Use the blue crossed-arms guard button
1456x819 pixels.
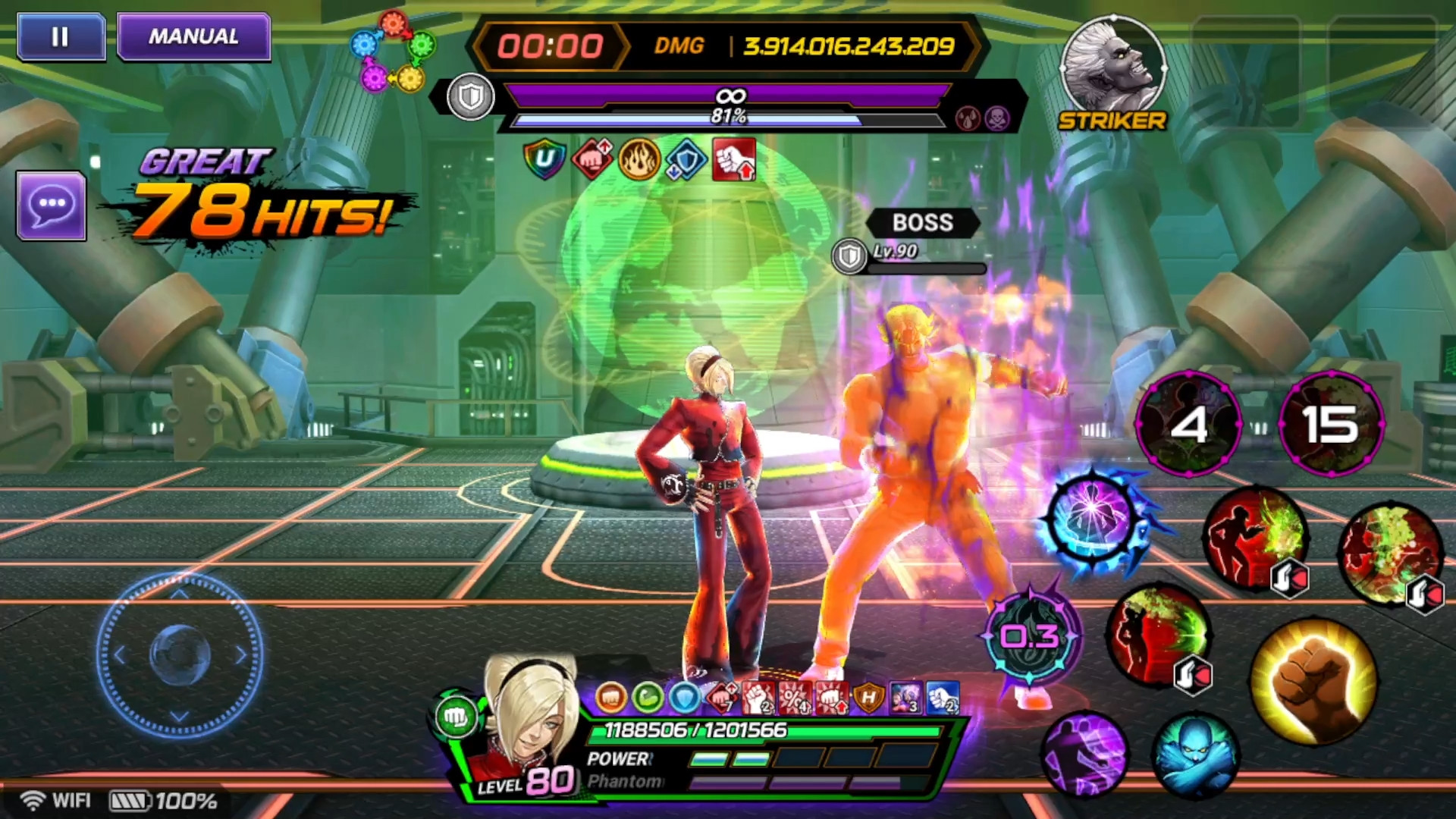point(1196,755)
